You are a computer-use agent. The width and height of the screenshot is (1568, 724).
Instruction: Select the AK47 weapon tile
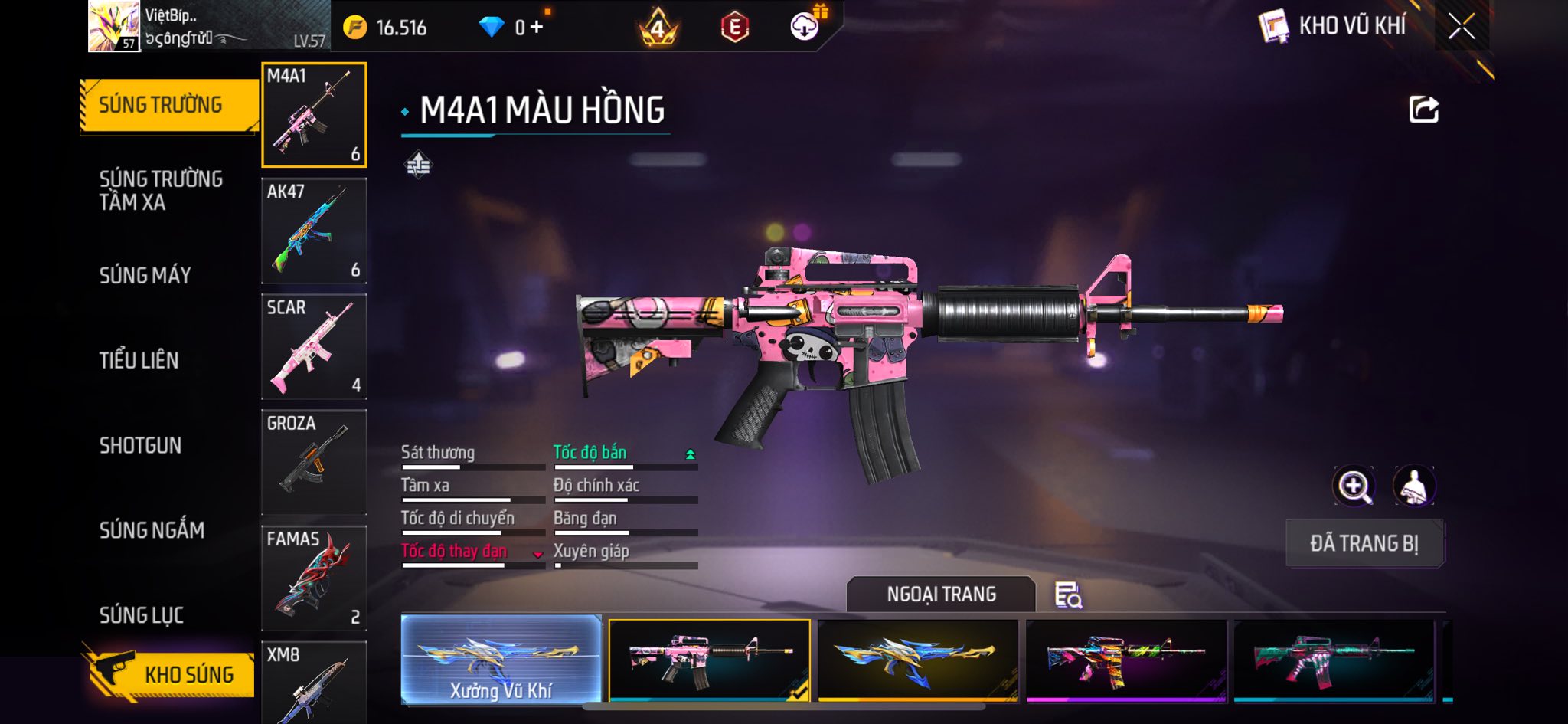[314, 231]
